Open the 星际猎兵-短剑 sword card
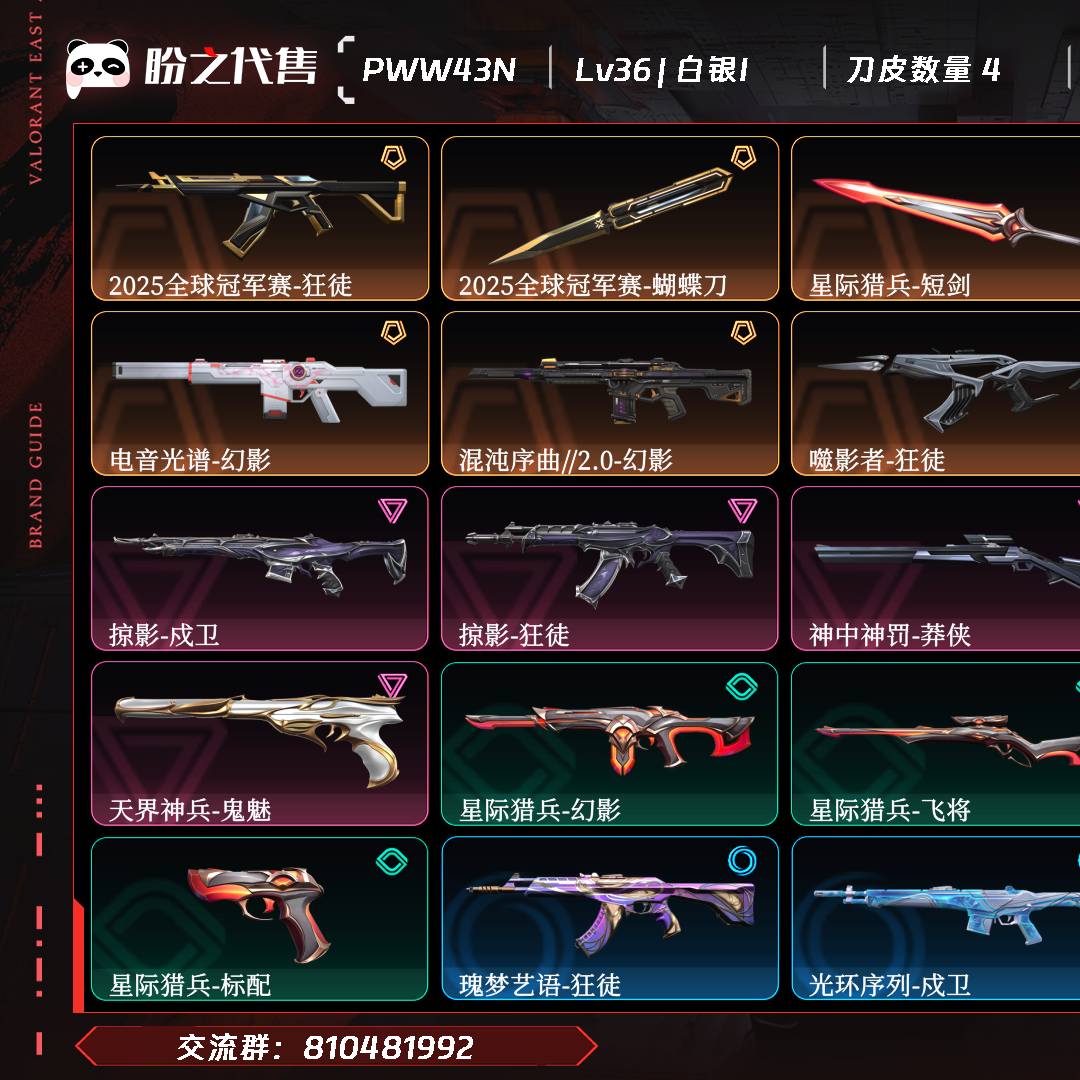Viewport: 1080px width, 1080px height. pos(935,218)
